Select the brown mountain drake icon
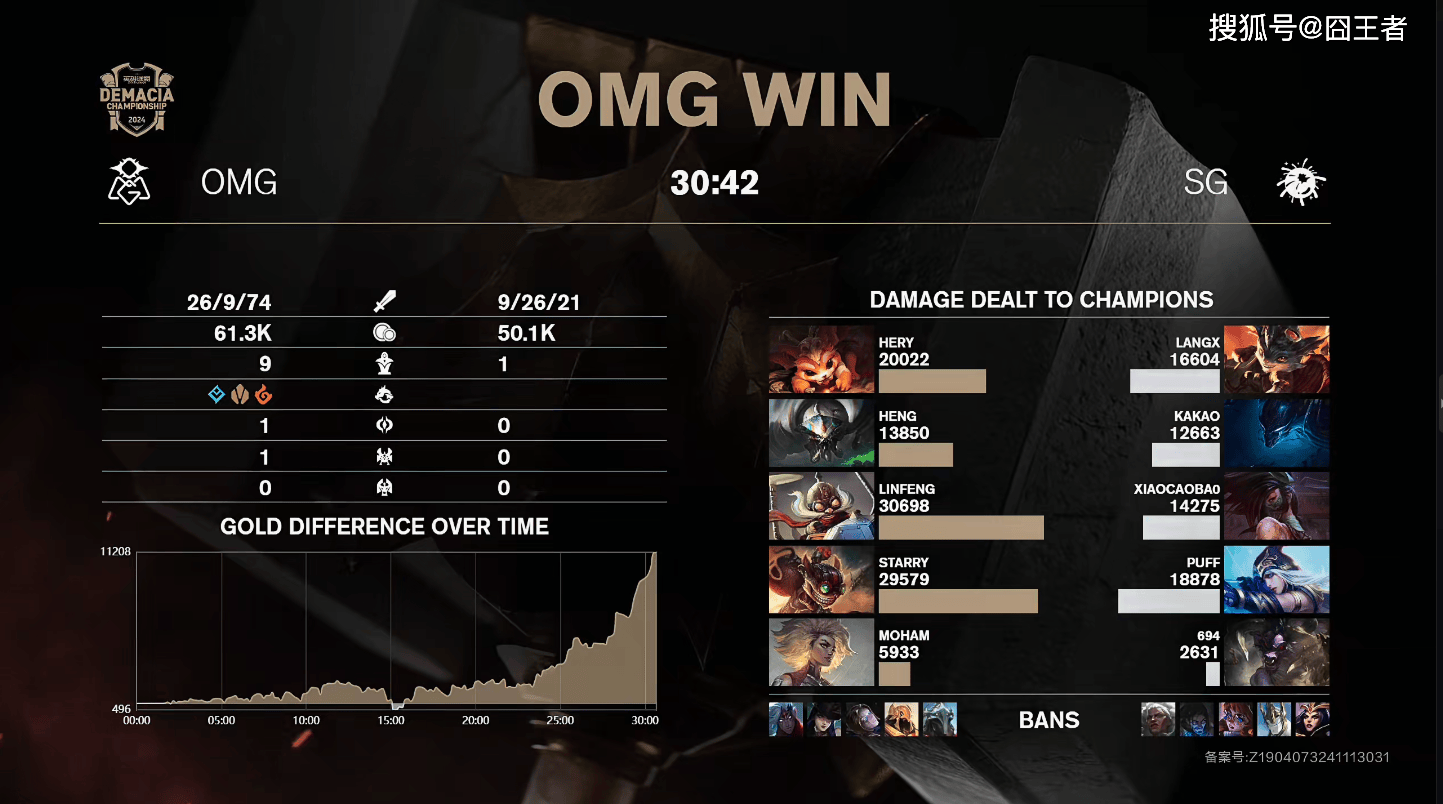Viewport: 1443px width, 804px height. pyautogui.click(x=239, y=395)
